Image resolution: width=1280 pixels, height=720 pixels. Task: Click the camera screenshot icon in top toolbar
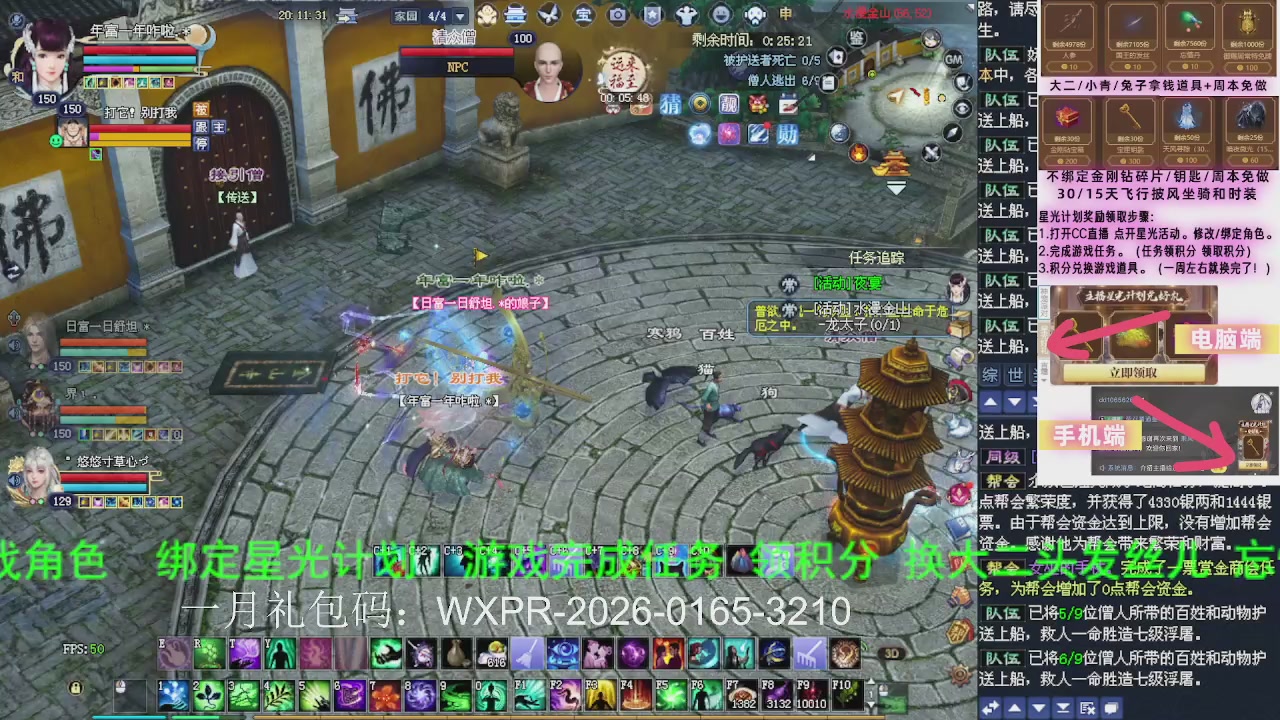coord(617,16)
